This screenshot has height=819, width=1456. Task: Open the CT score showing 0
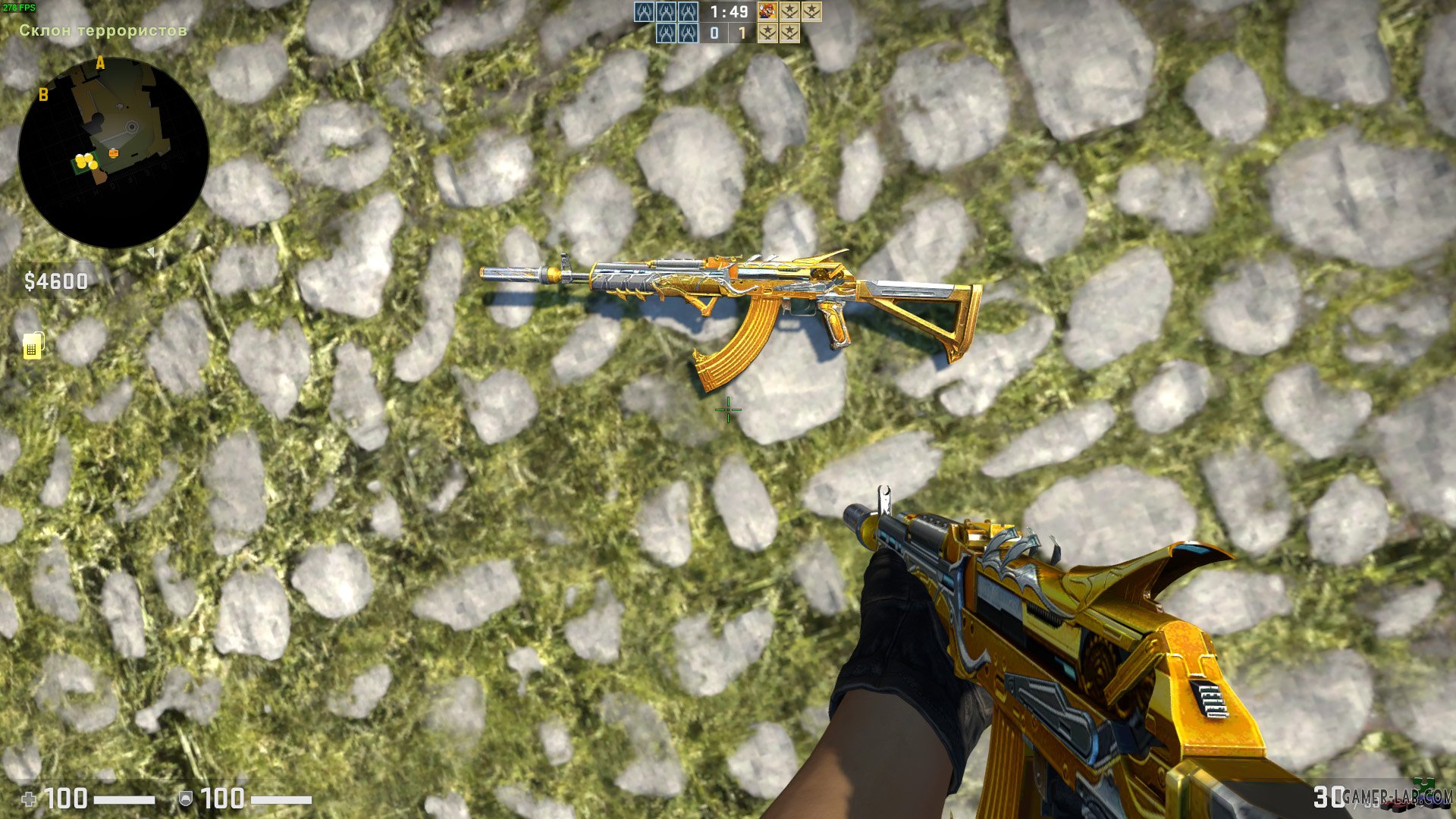click(x=714, y=33)
